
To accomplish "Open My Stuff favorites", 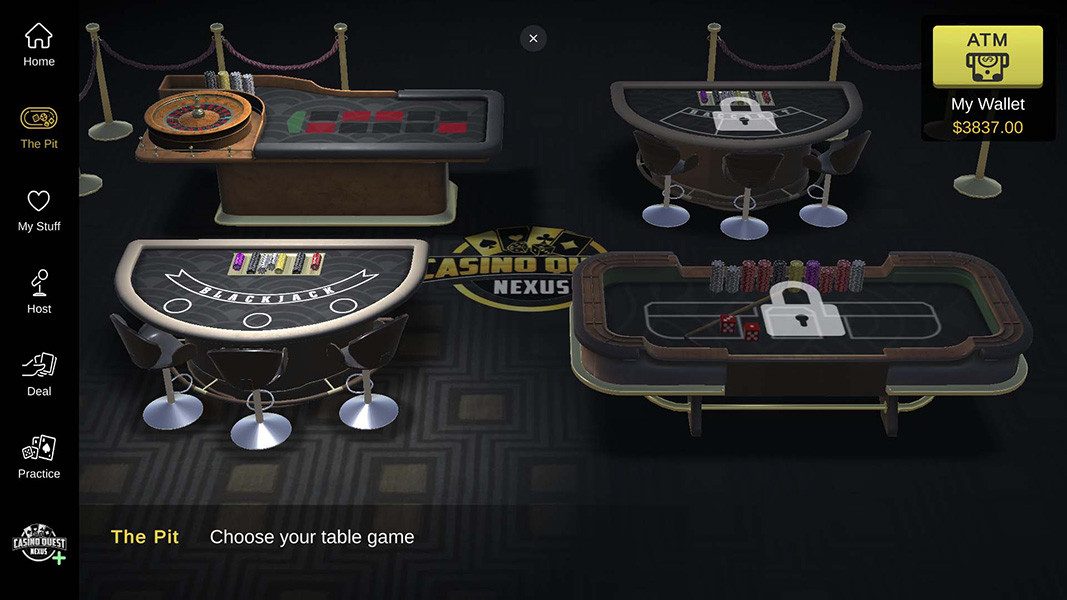I will click(x=39, y=210).
